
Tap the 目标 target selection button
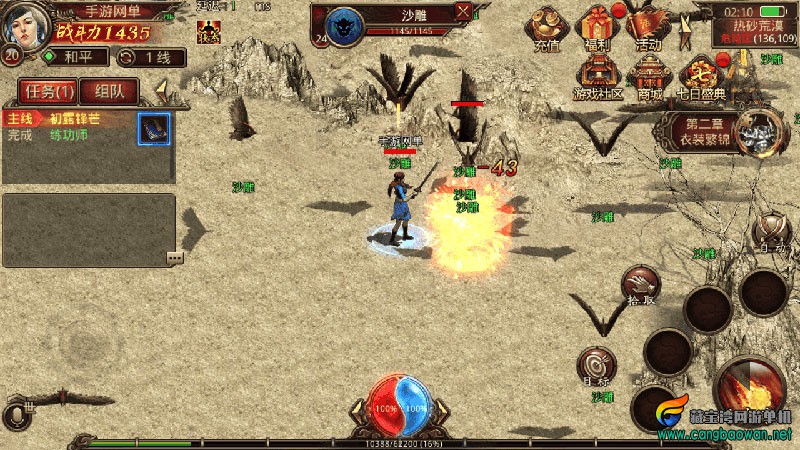pos(597,365)
